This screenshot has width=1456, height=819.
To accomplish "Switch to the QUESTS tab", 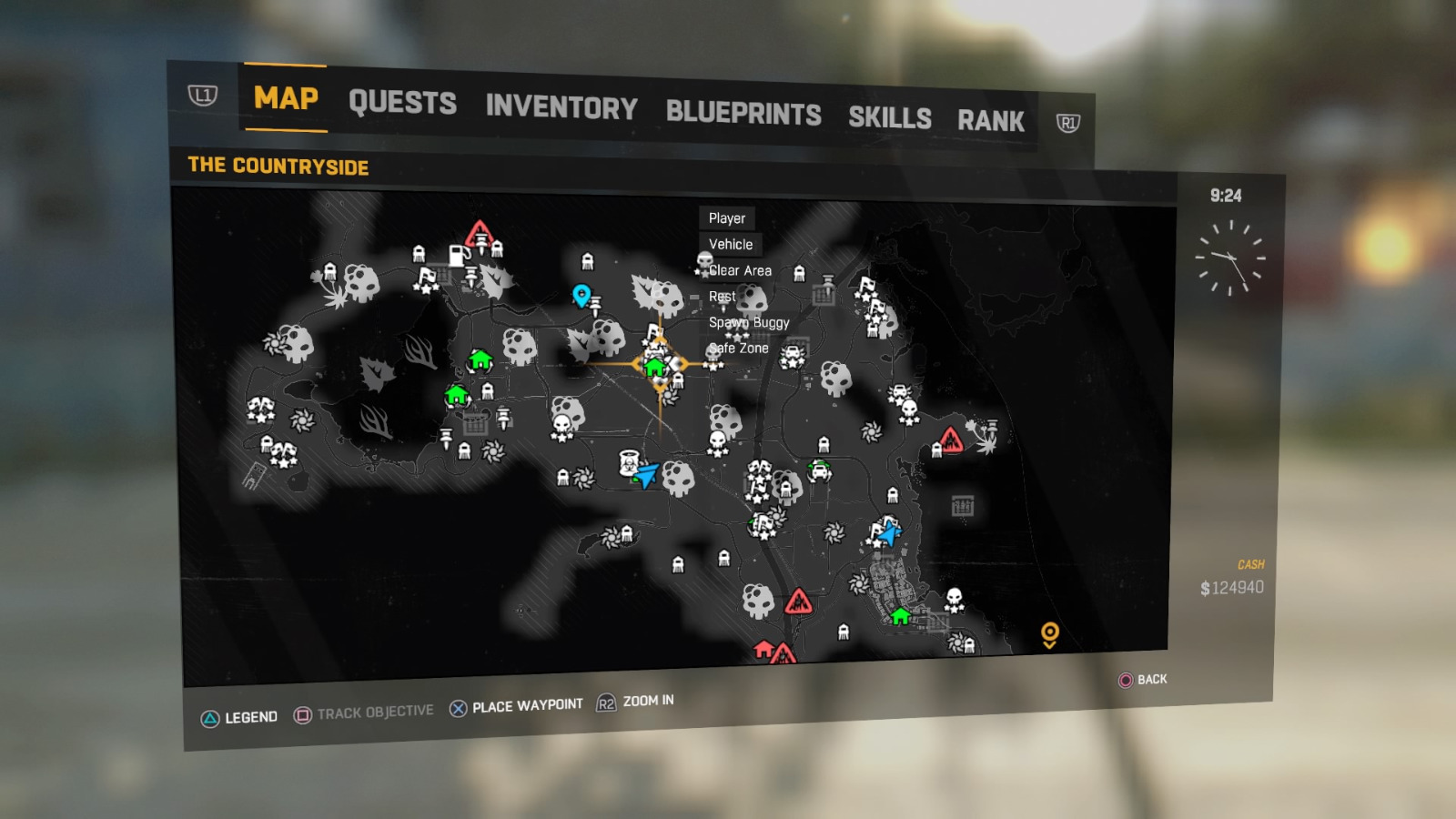I will pyautogui.click(x=403, y=103).
